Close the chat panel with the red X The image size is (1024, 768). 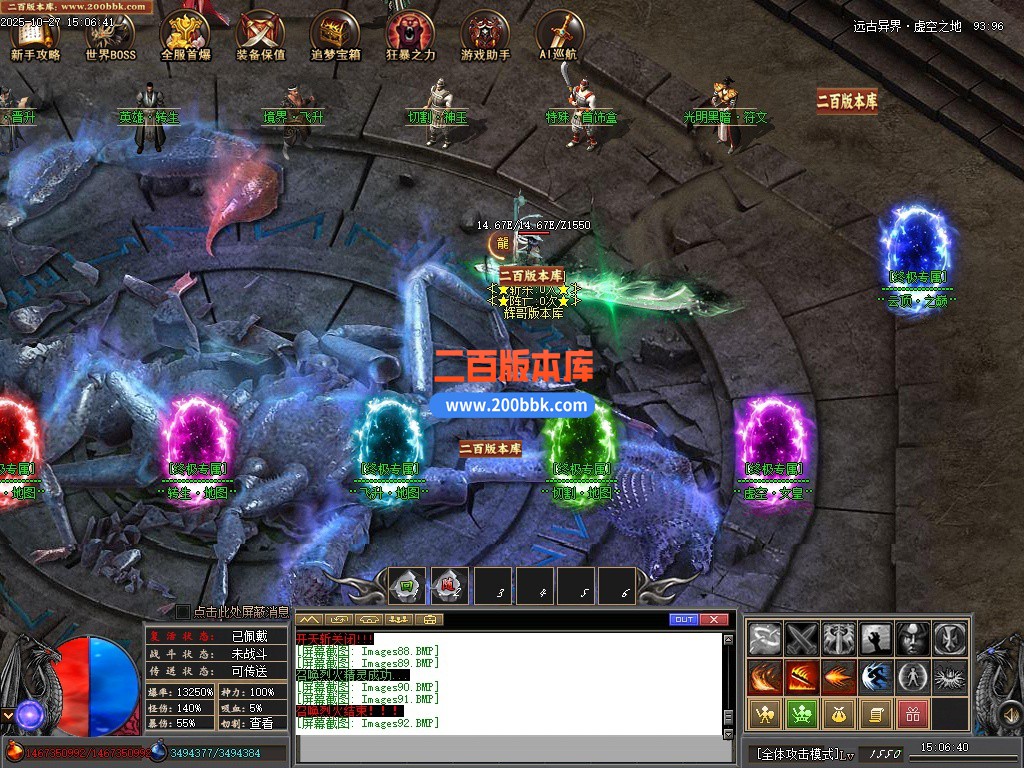click(713, 620)
